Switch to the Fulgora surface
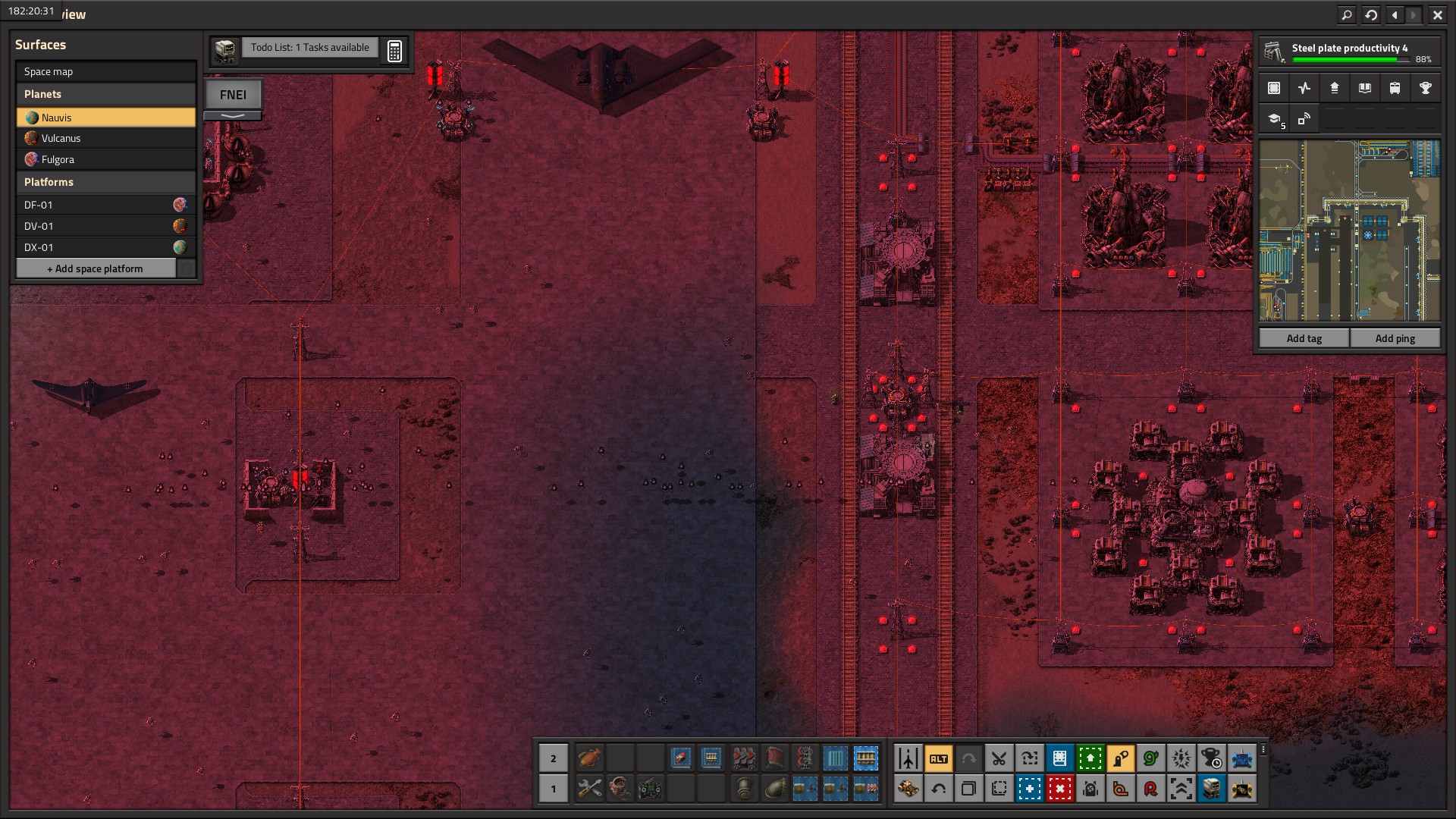The height and width of the screenshot is (819, 1456). click(x=105, y=159)
